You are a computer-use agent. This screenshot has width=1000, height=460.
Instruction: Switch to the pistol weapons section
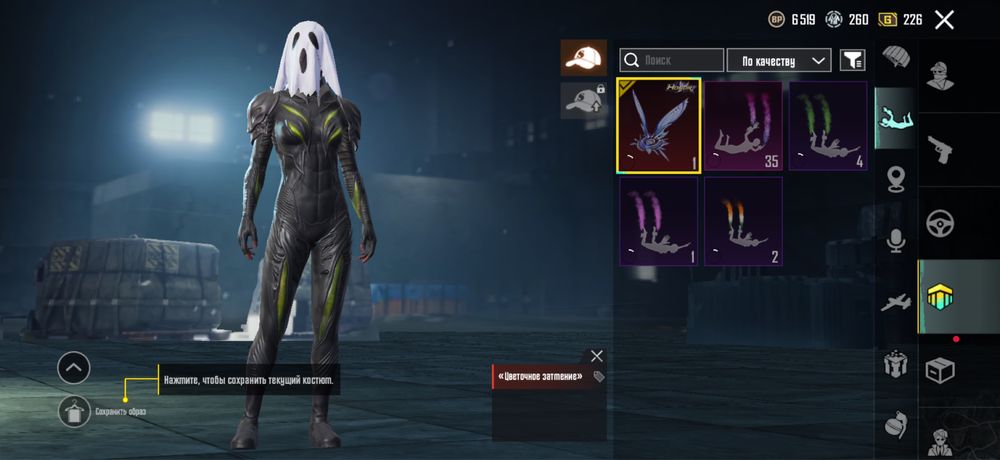(x=941, y=149)
